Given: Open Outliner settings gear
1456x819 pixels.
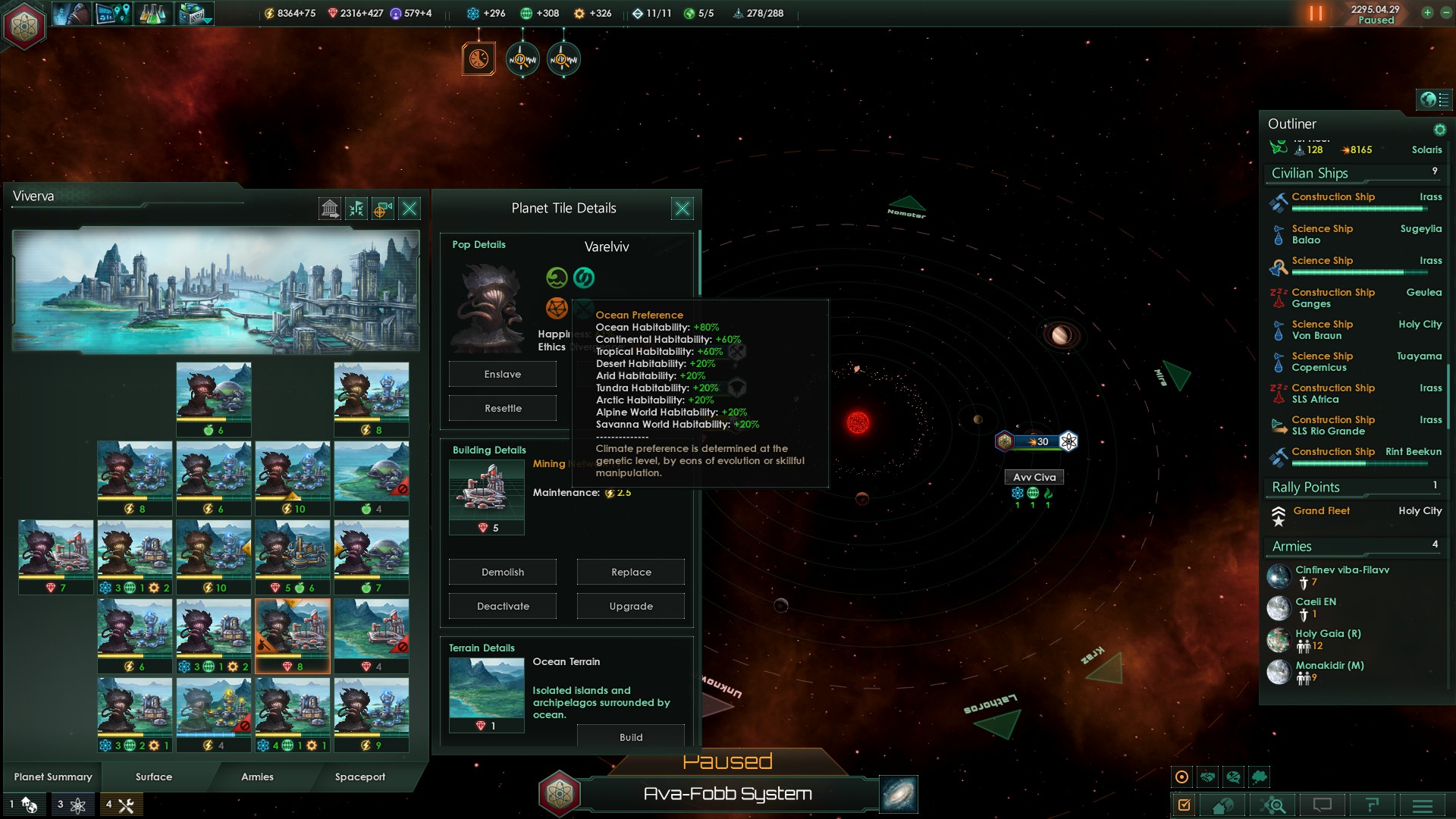Looking at the screenshot, I should coord(1439,130).
